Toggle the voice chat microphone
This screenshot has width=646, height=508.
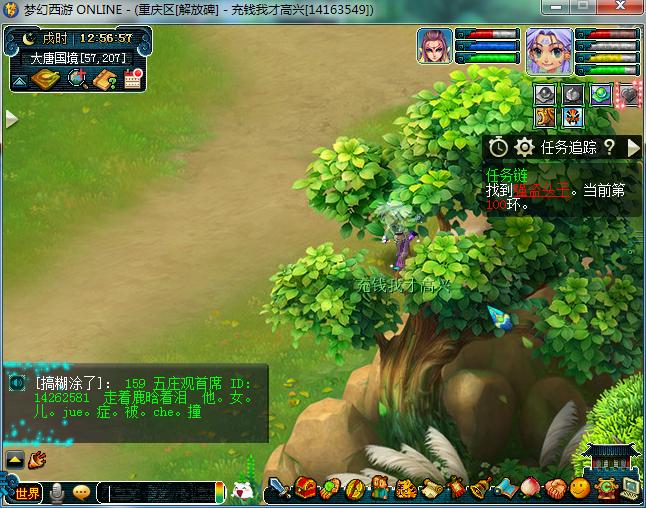[58, 493]
